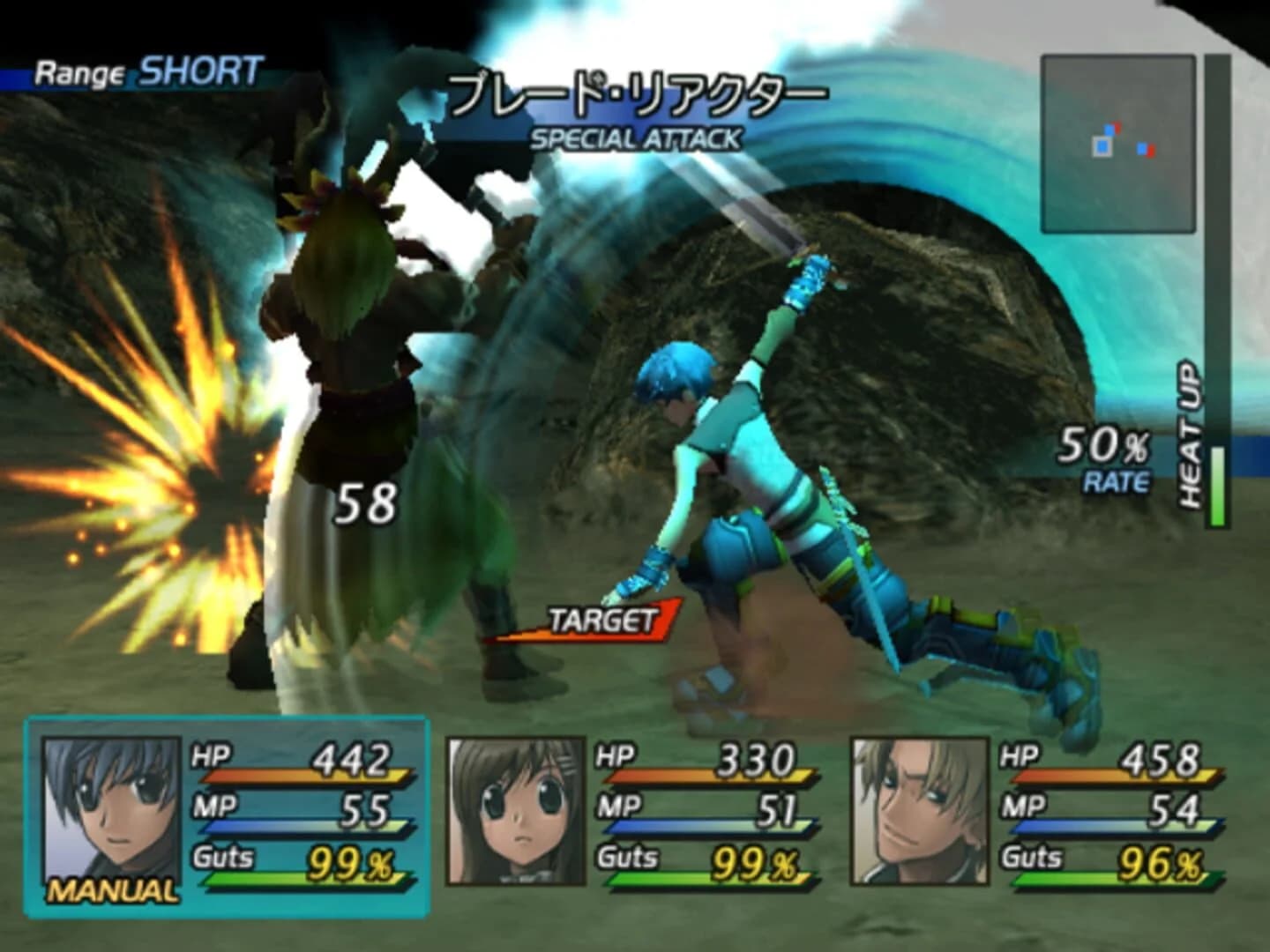
Task: Expand the attack name banner reading ブレード・リアクター
Action: [x=638, y=93]
